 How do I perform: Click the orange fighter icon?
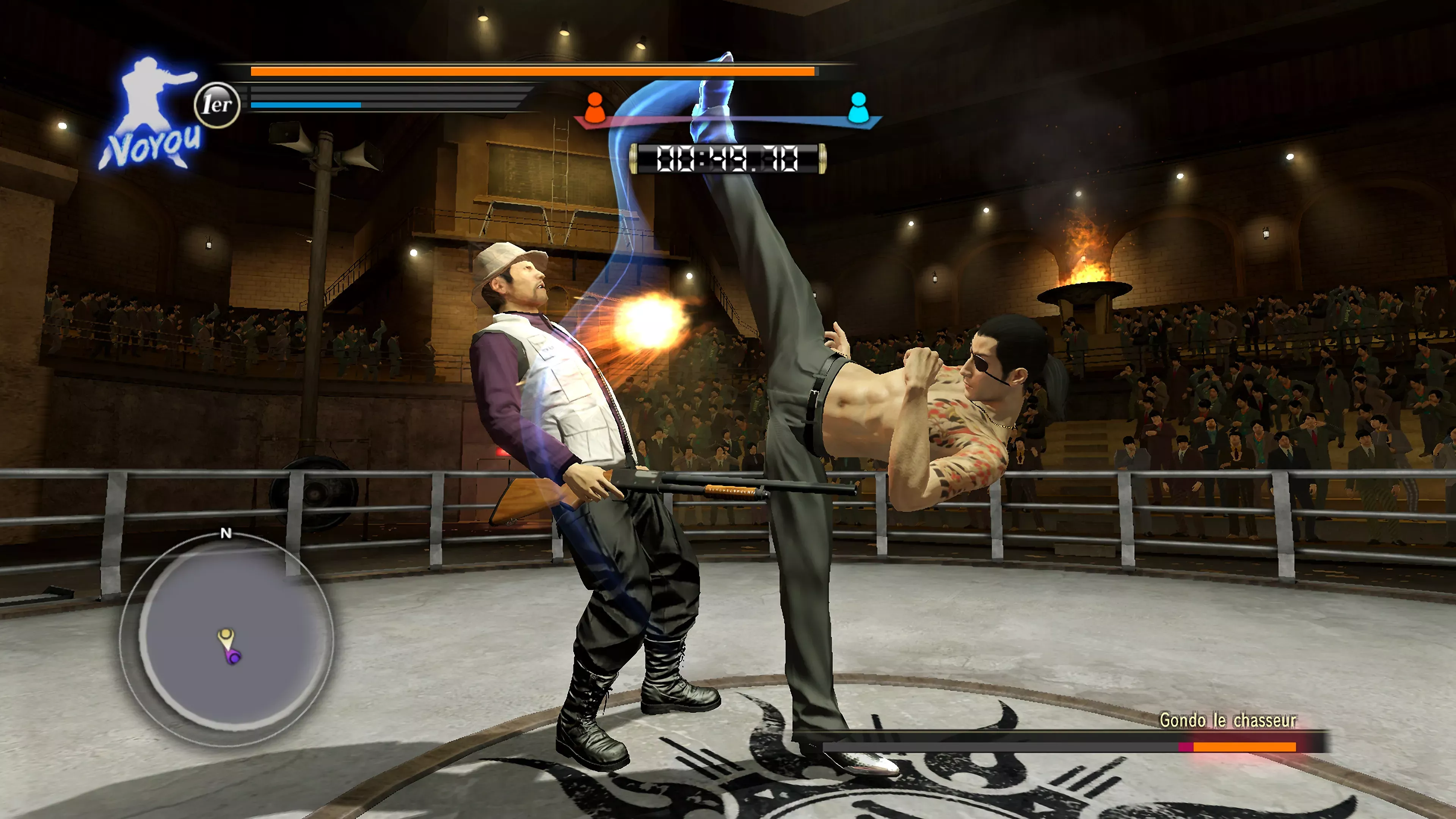[x=594, y=107]
